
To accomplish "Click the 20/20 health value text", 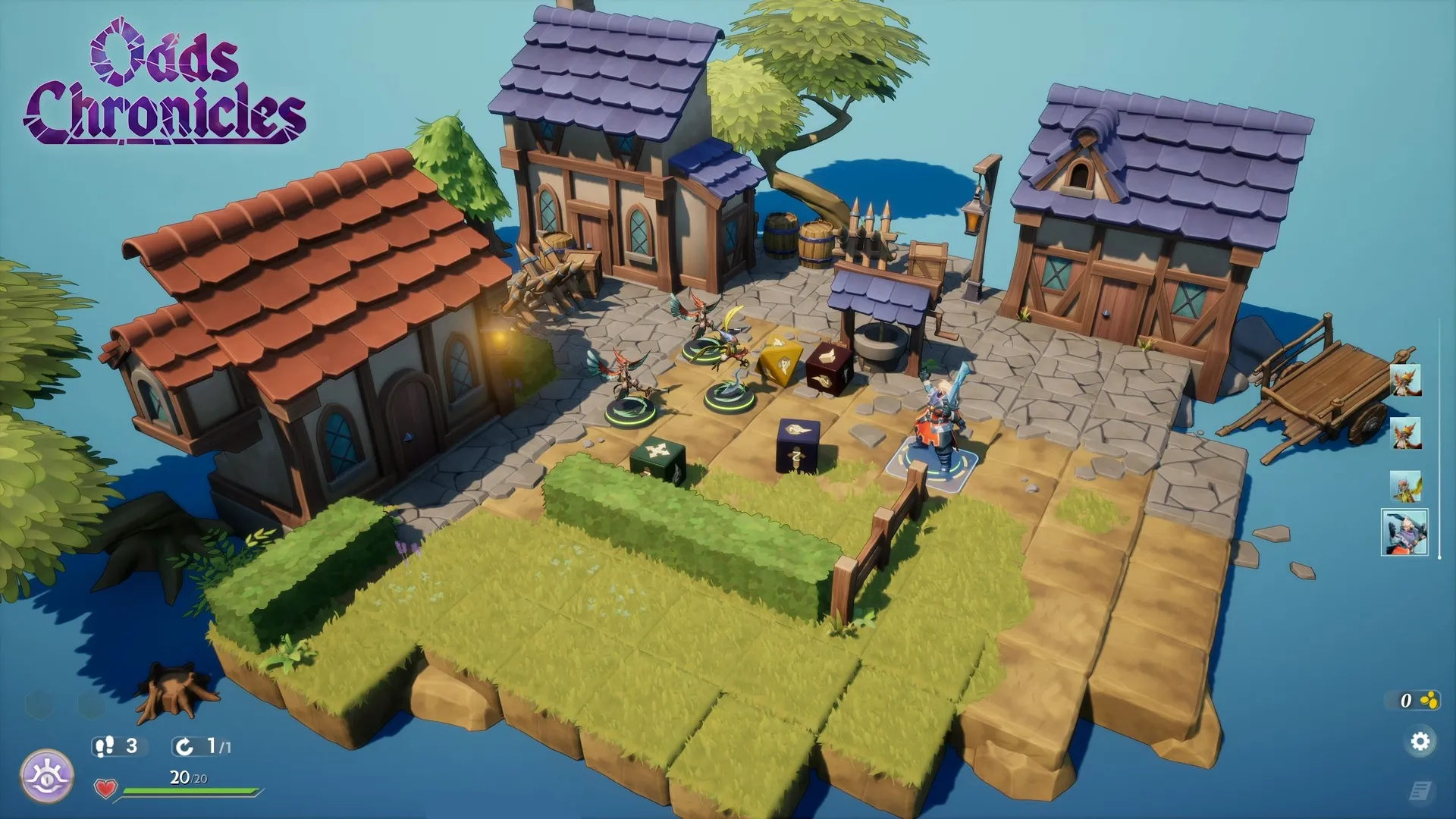I will click(187, 778).
